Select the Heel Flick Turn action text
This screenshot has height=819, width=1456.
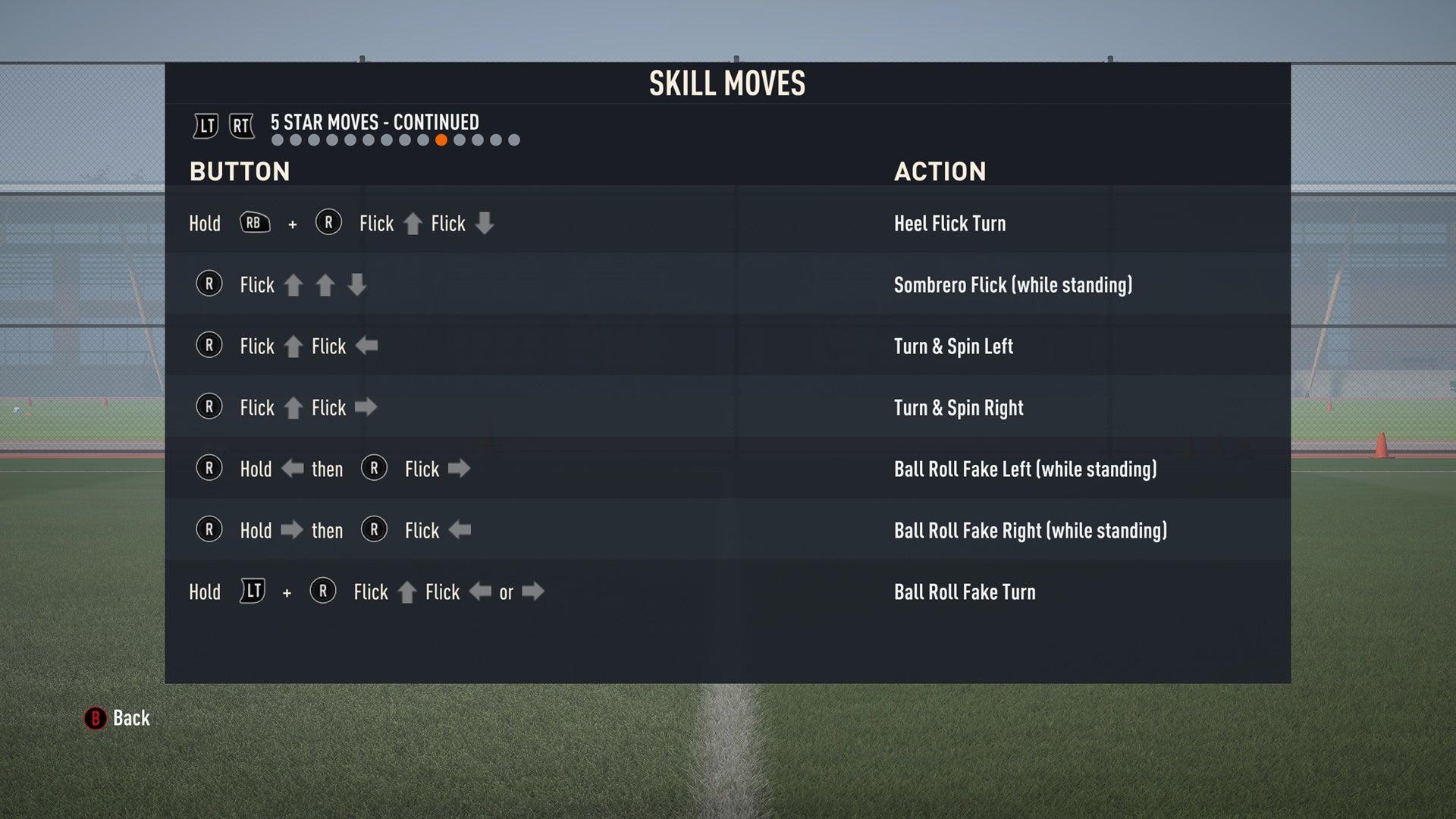(949, 223)
